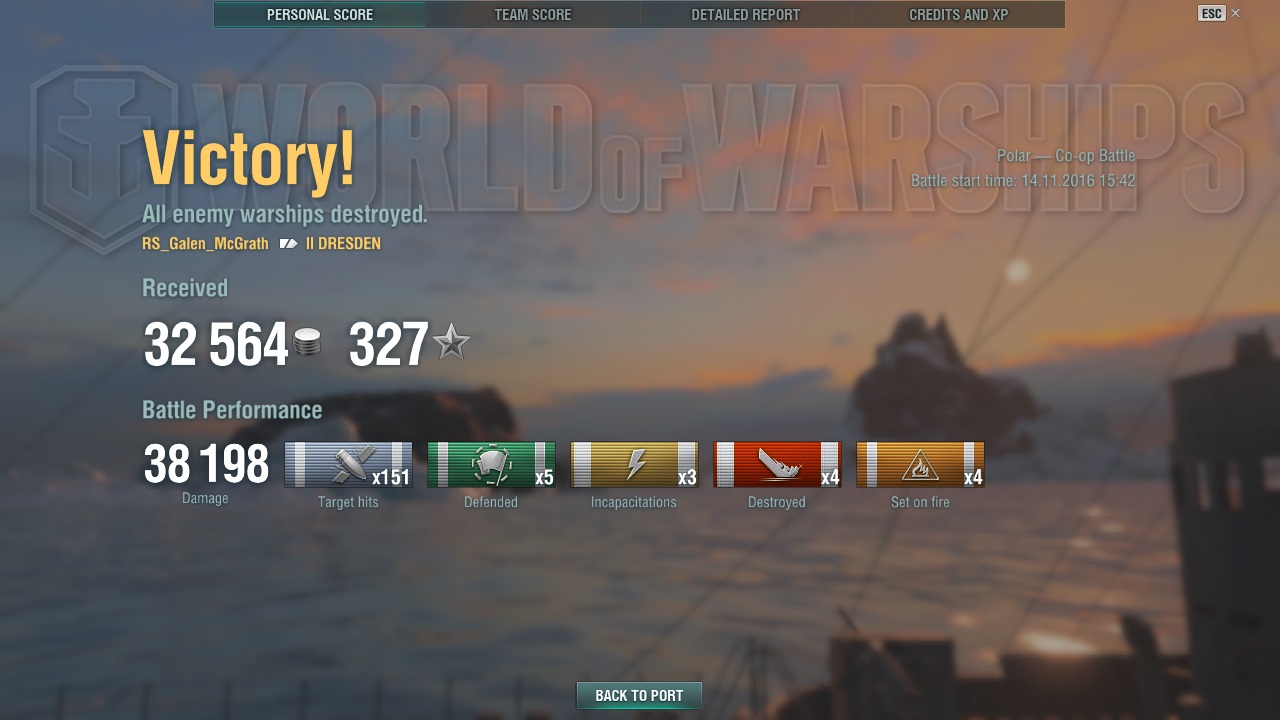
Task: Close the results screen with the X
Action: point(1236,13)
